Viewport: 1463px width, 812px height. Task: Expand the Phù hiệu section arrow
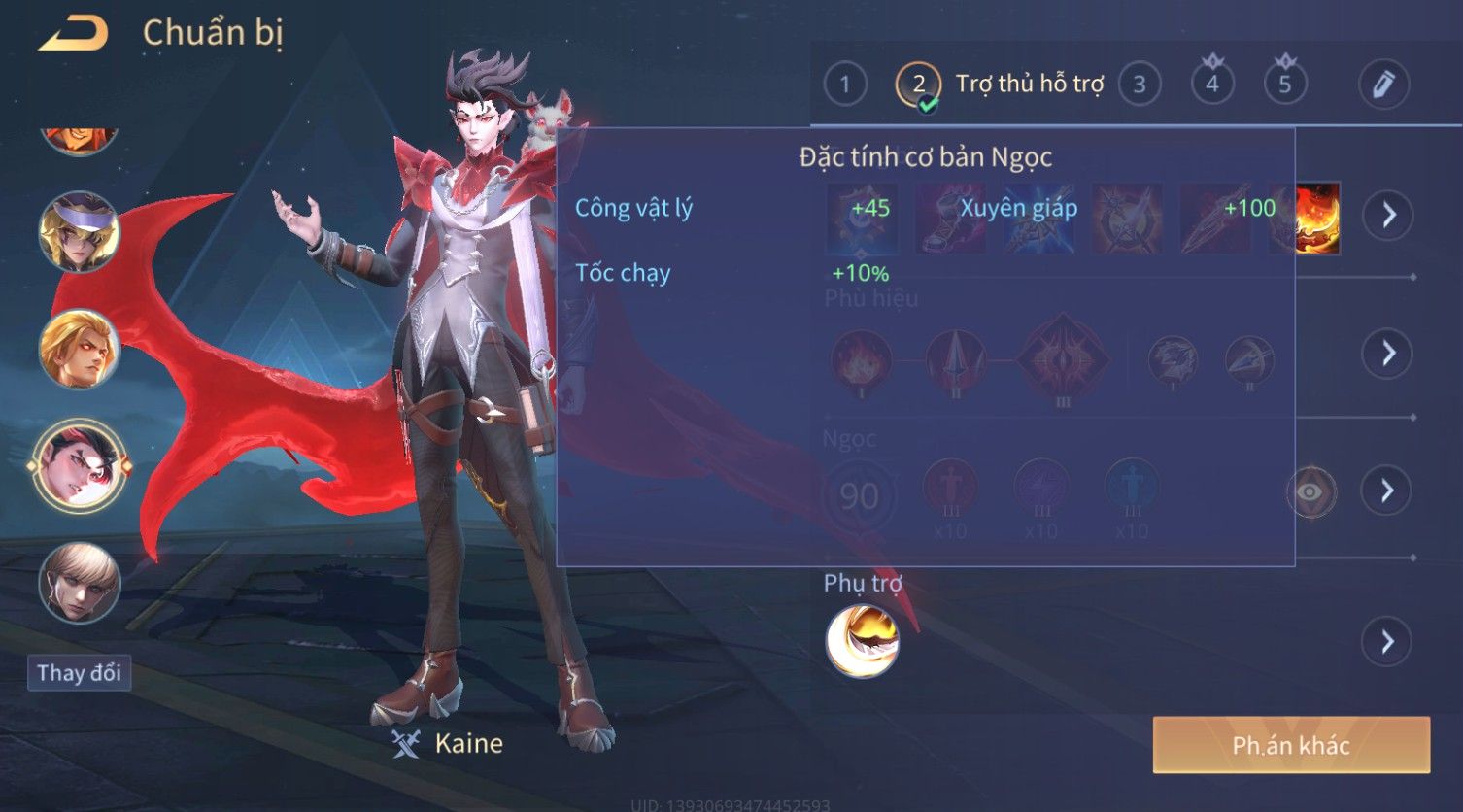click(1388, 353)
